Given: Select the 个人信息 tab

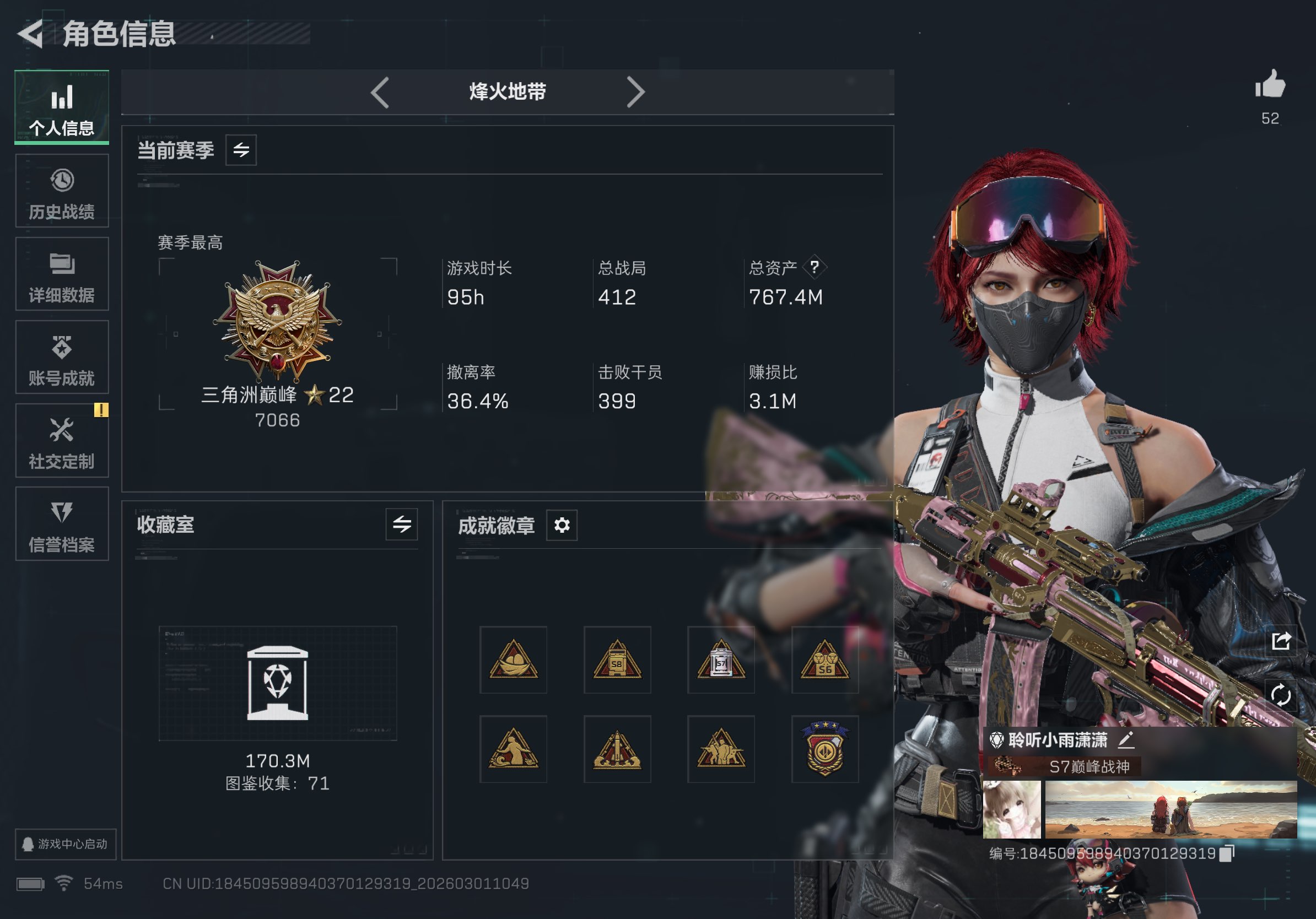Looking at the screenshot, I should tap(61, 108).
